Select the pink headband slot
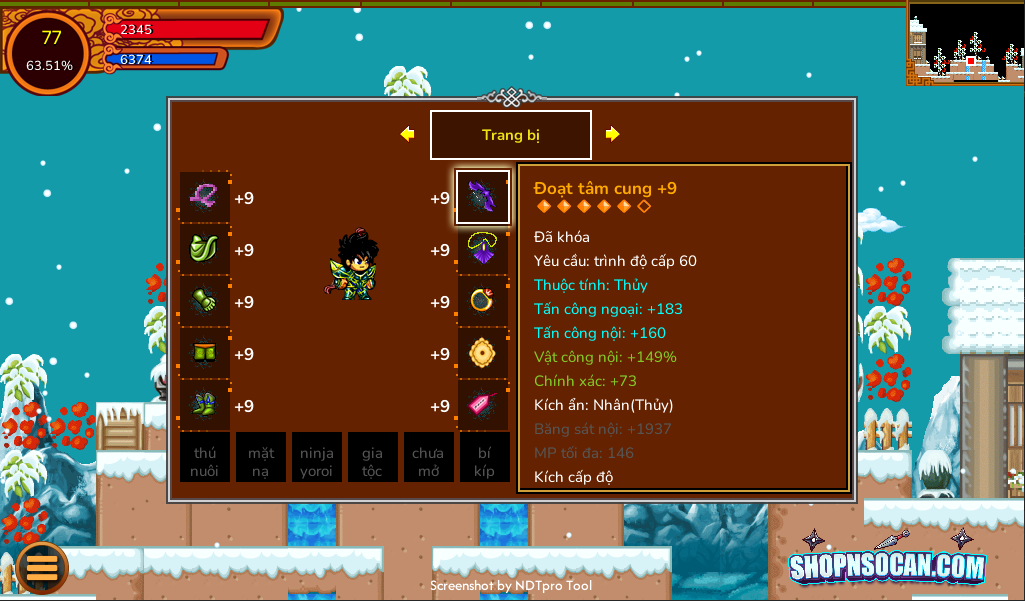This screenshot has width=1025, height=601. pos(205,197)
